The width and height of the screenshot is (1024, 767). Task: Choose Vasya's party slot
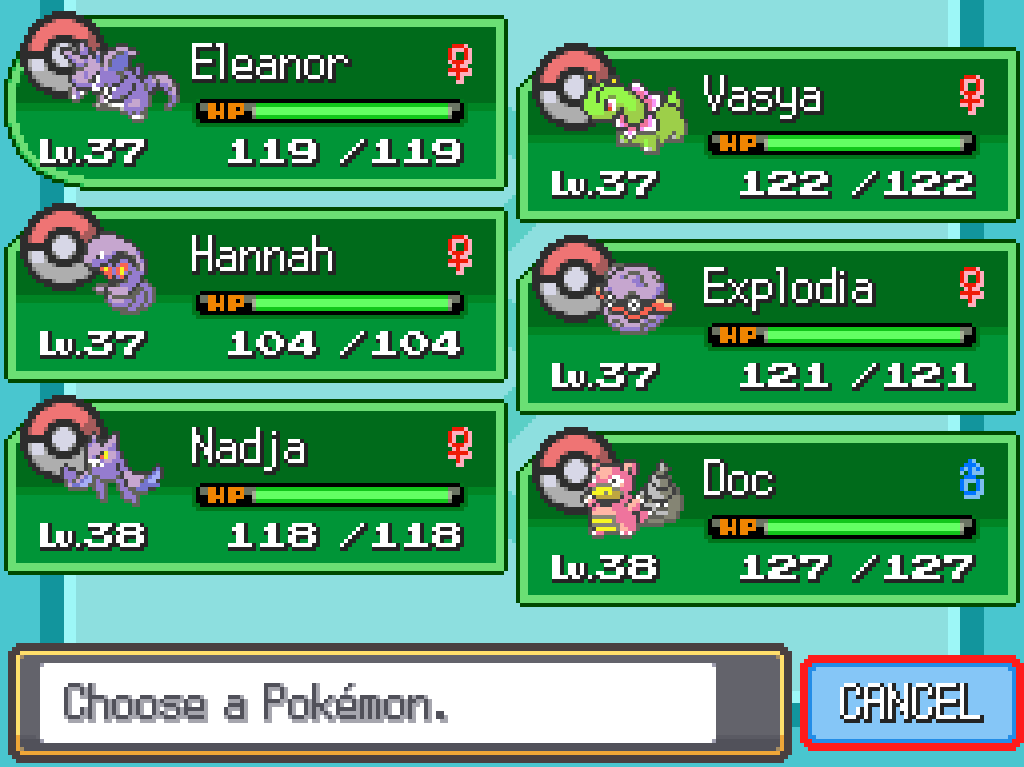[x=768, y=134]
